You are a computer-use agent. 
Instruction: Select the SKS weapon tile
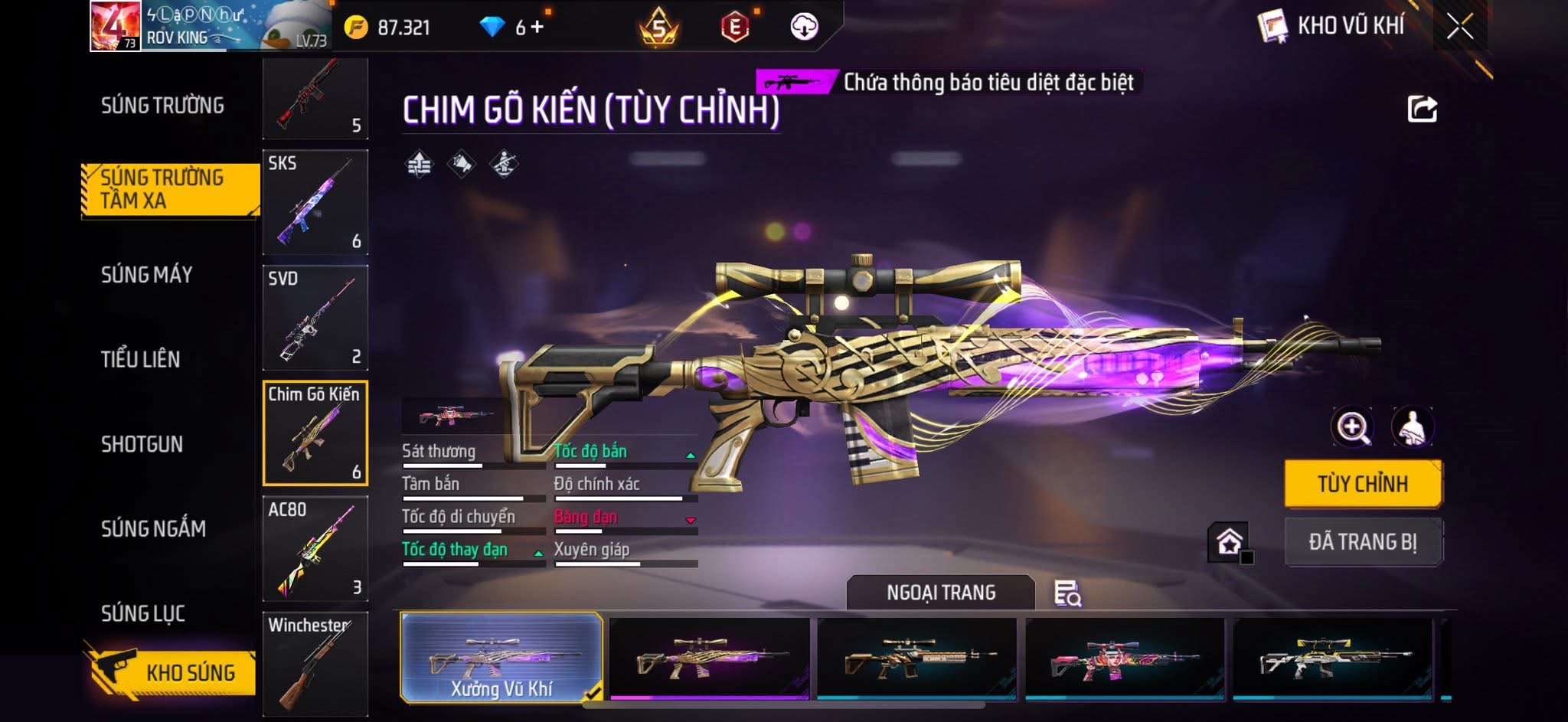315,202
